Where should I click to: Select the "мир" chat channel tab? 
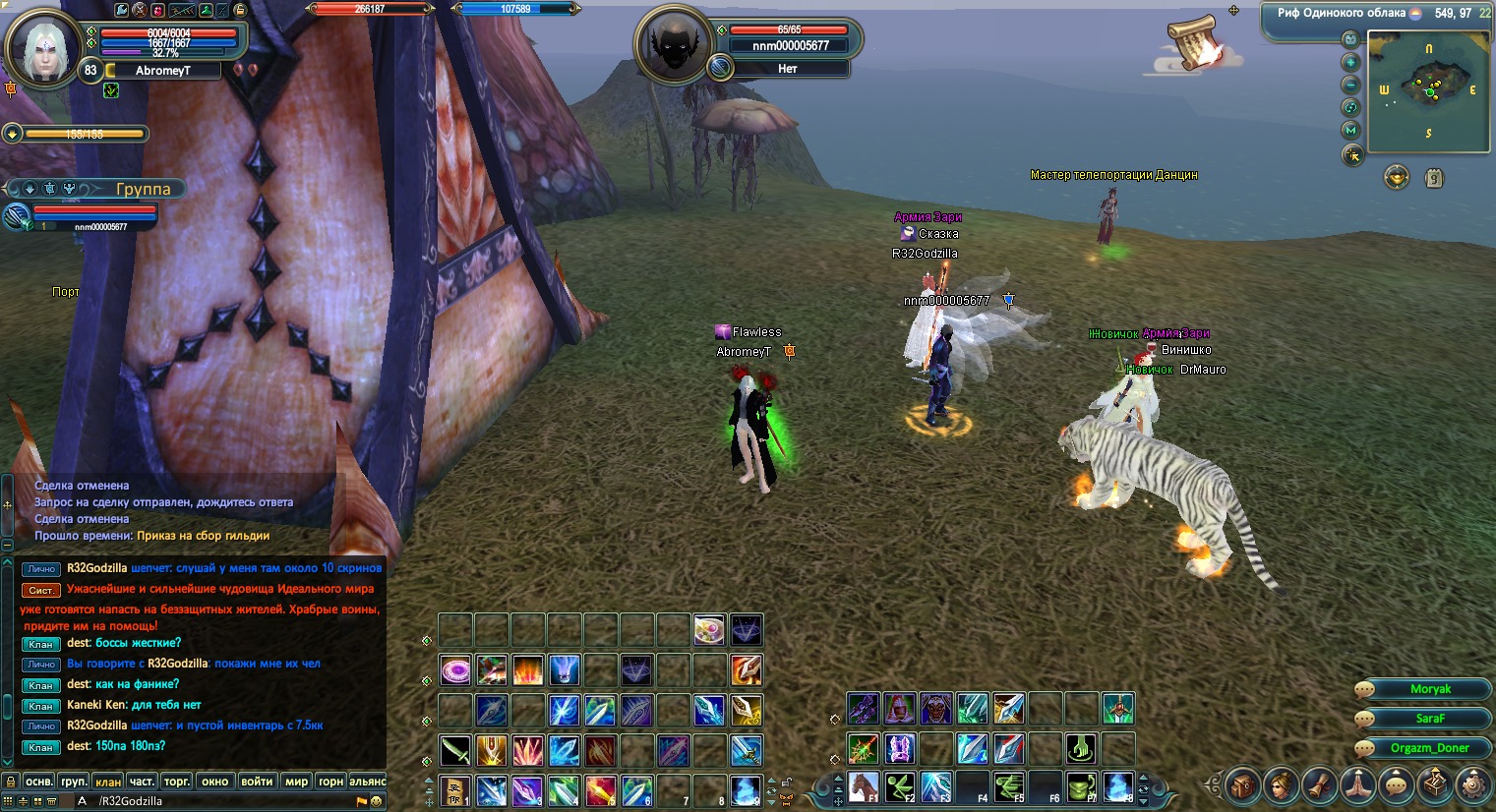click(x=296, y=782)
